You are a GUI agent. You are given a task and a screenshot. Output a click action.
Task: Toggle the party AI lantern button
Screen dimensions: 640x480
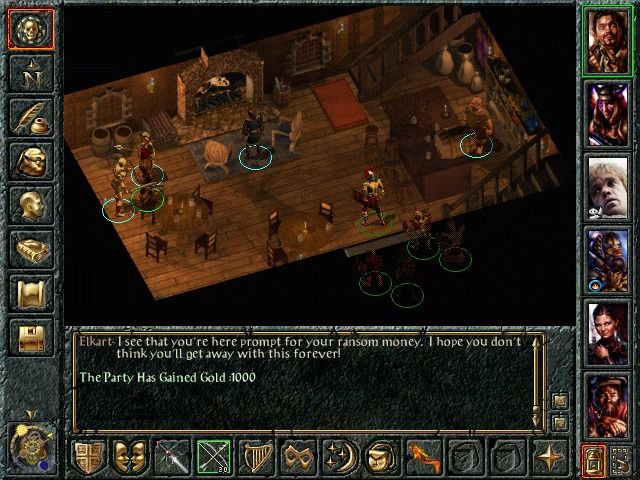point(592,461)
